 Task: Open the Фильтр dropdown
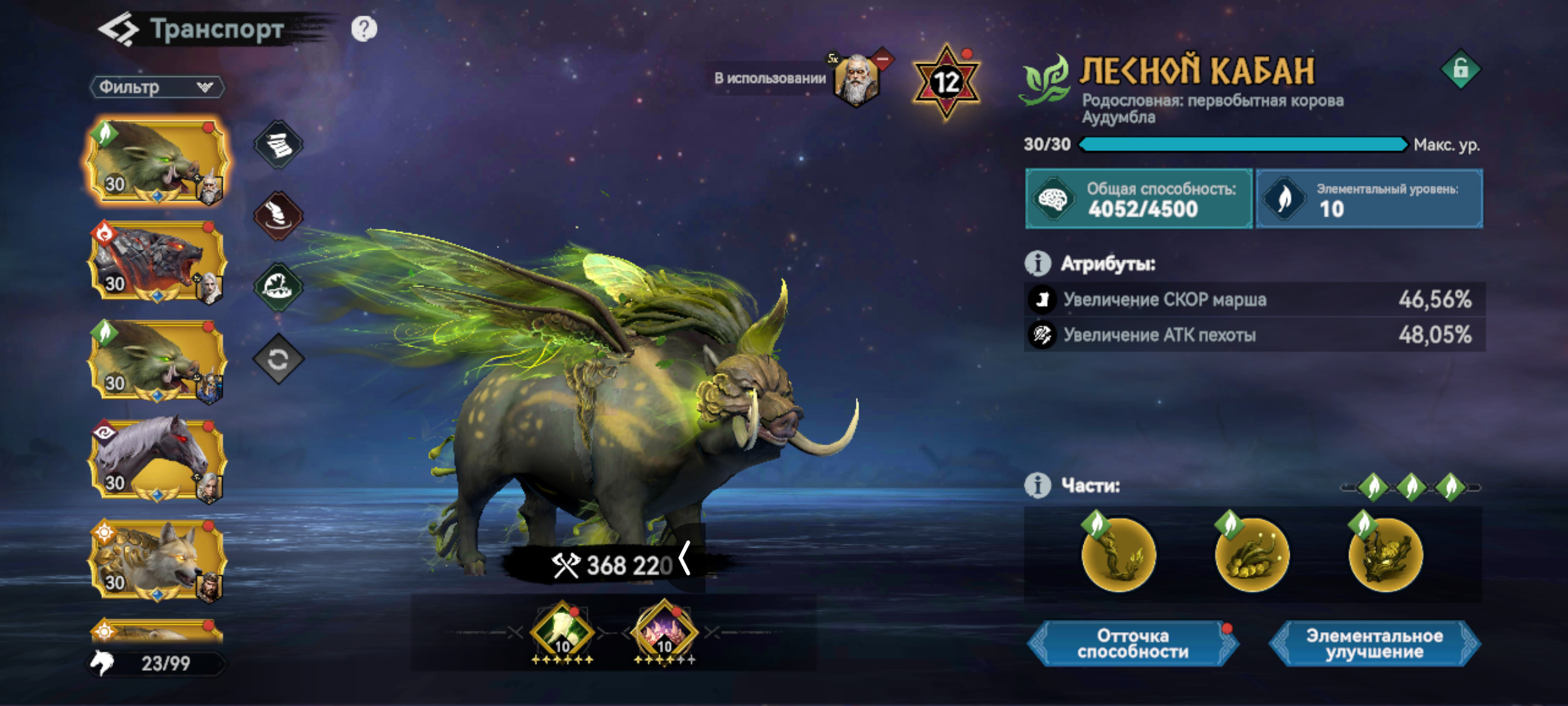pyautogui.click(x=157, y=87)
